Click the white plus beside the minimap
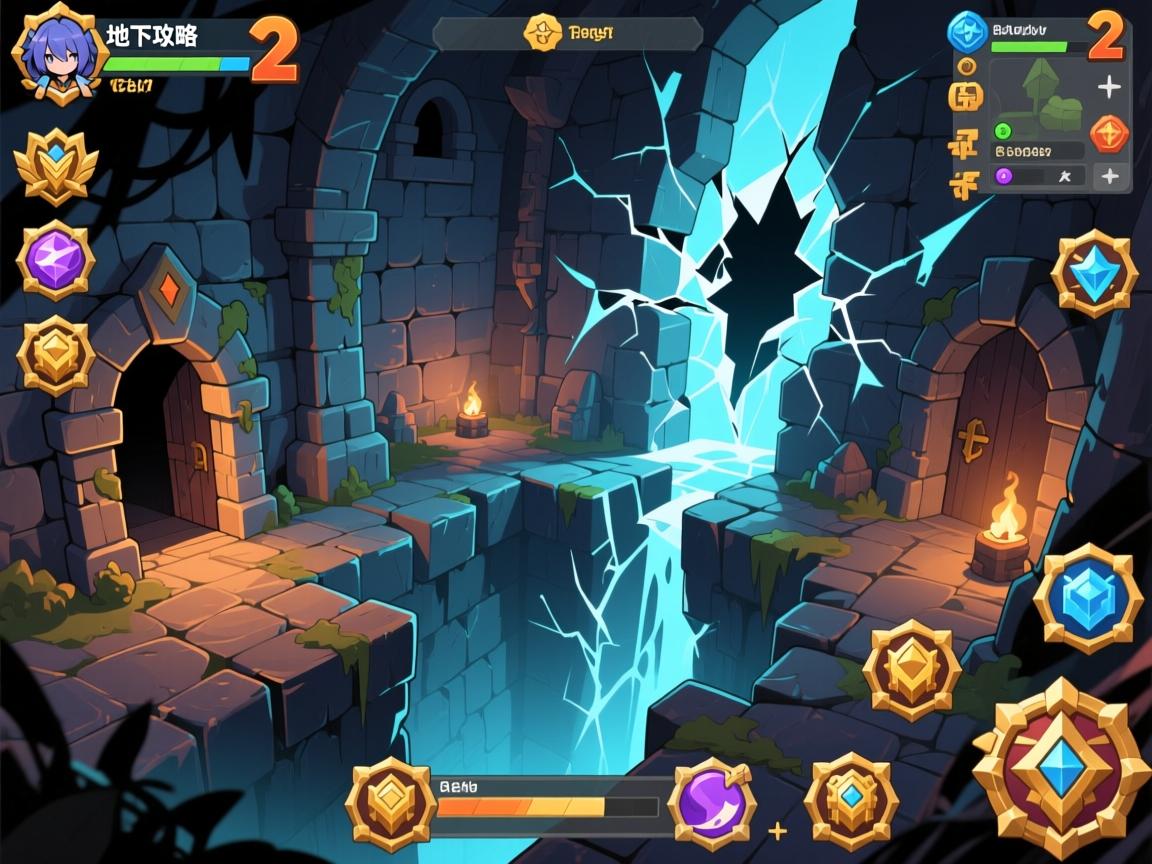 point(1108,88)
